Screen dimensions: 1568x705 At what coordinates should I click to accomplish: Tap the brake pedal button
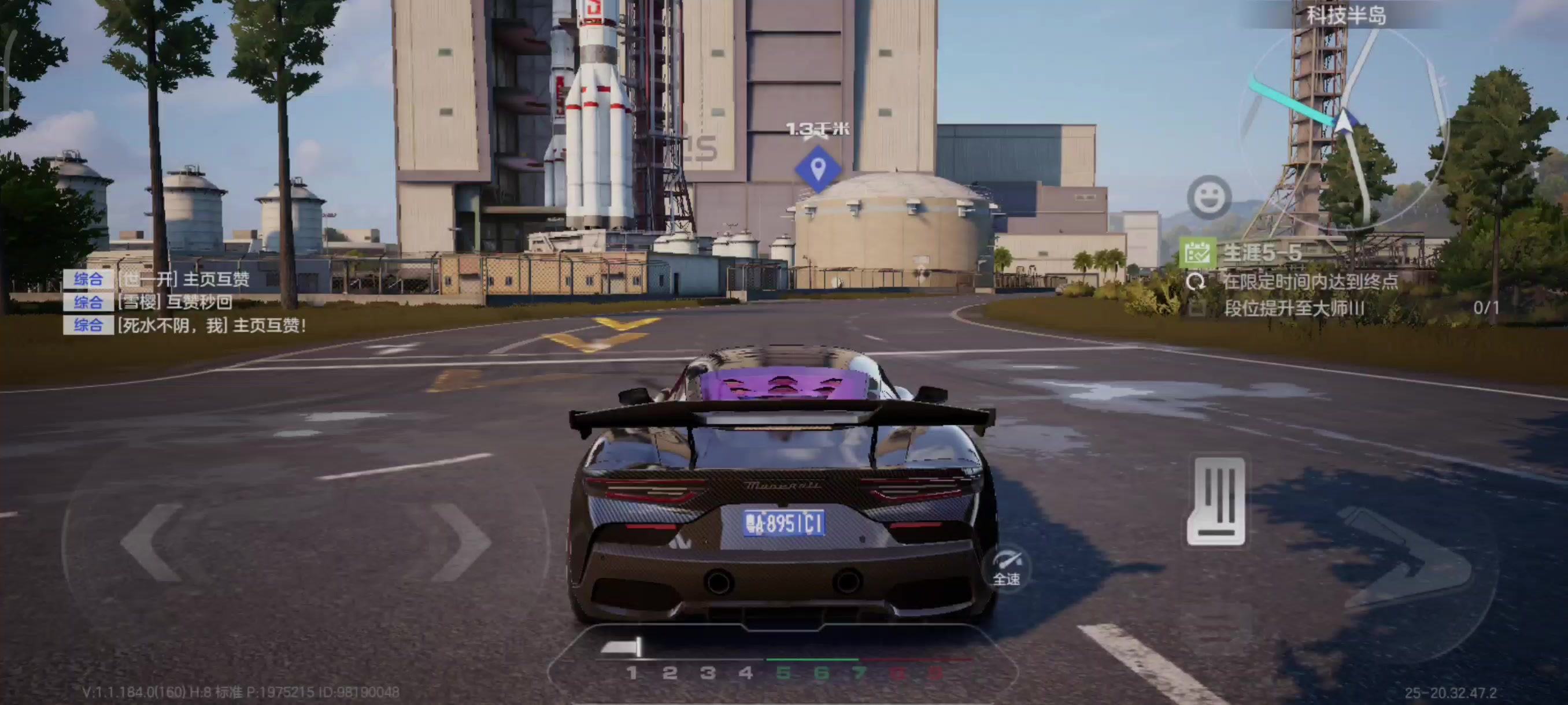click(x=1216, y=501)
